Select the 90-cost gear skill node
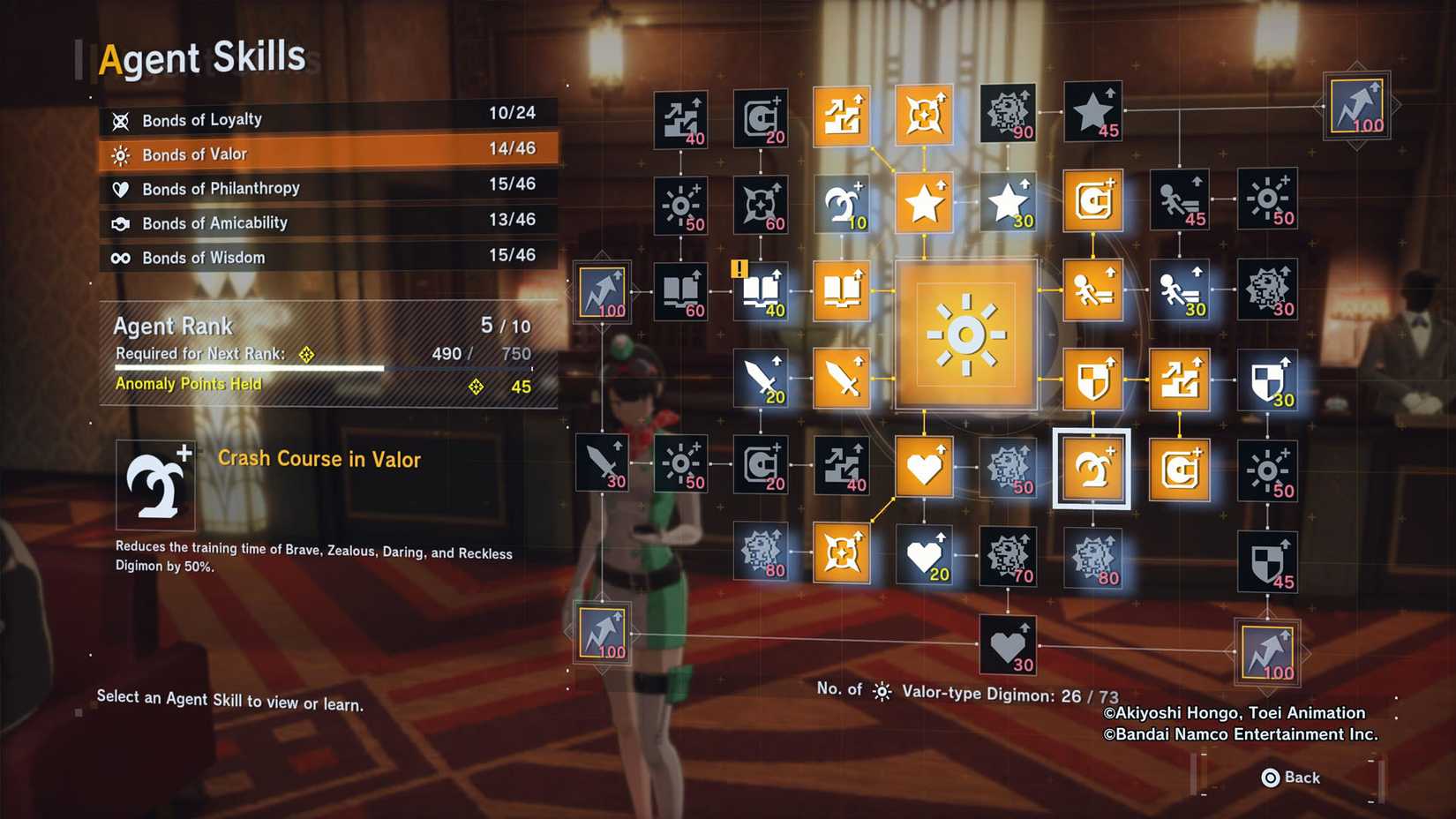The height and width of the screenshot is (819, 1456). [1008, 113]
